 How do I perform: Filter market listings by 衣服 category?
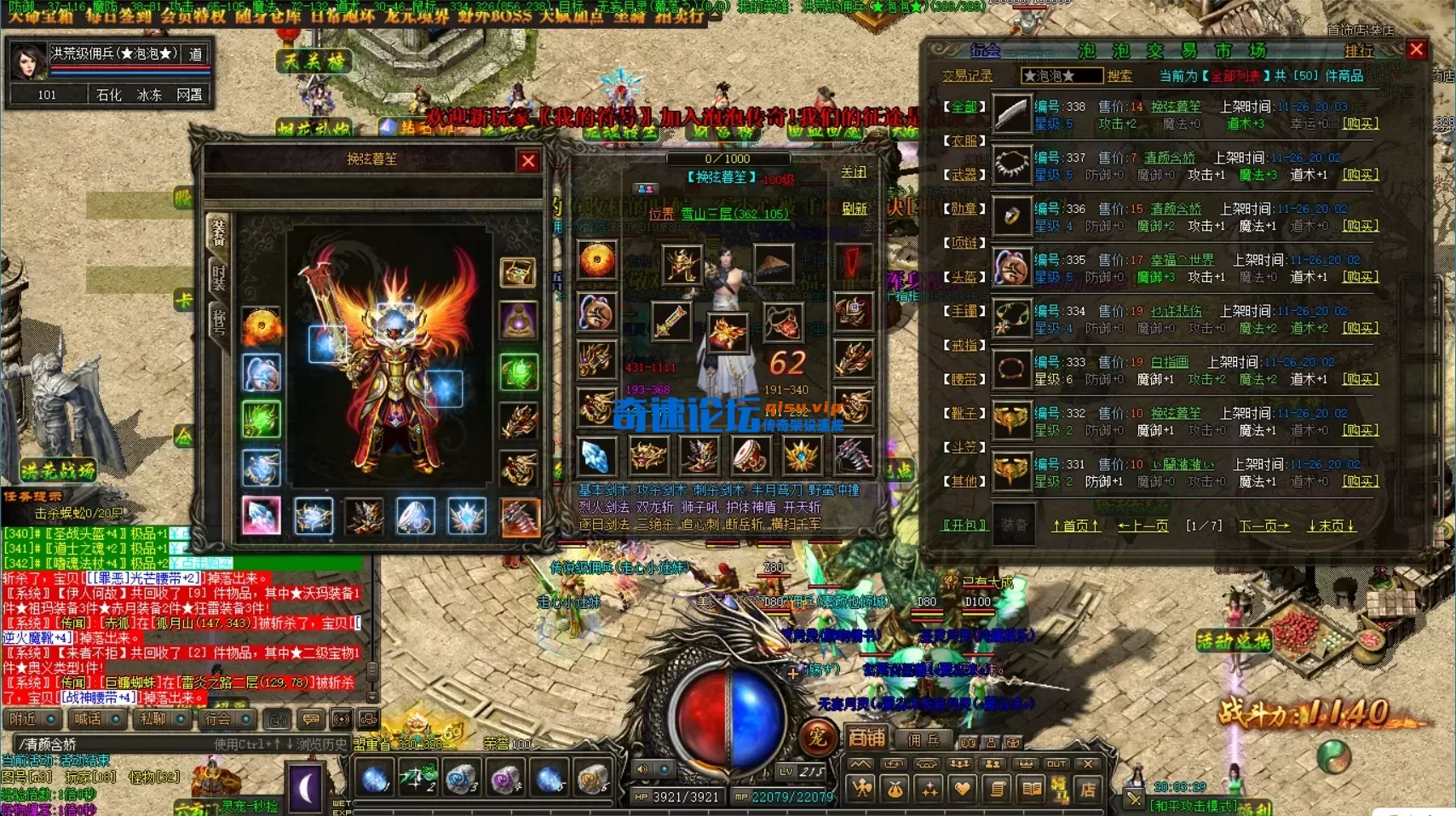(x=964, y=141)
